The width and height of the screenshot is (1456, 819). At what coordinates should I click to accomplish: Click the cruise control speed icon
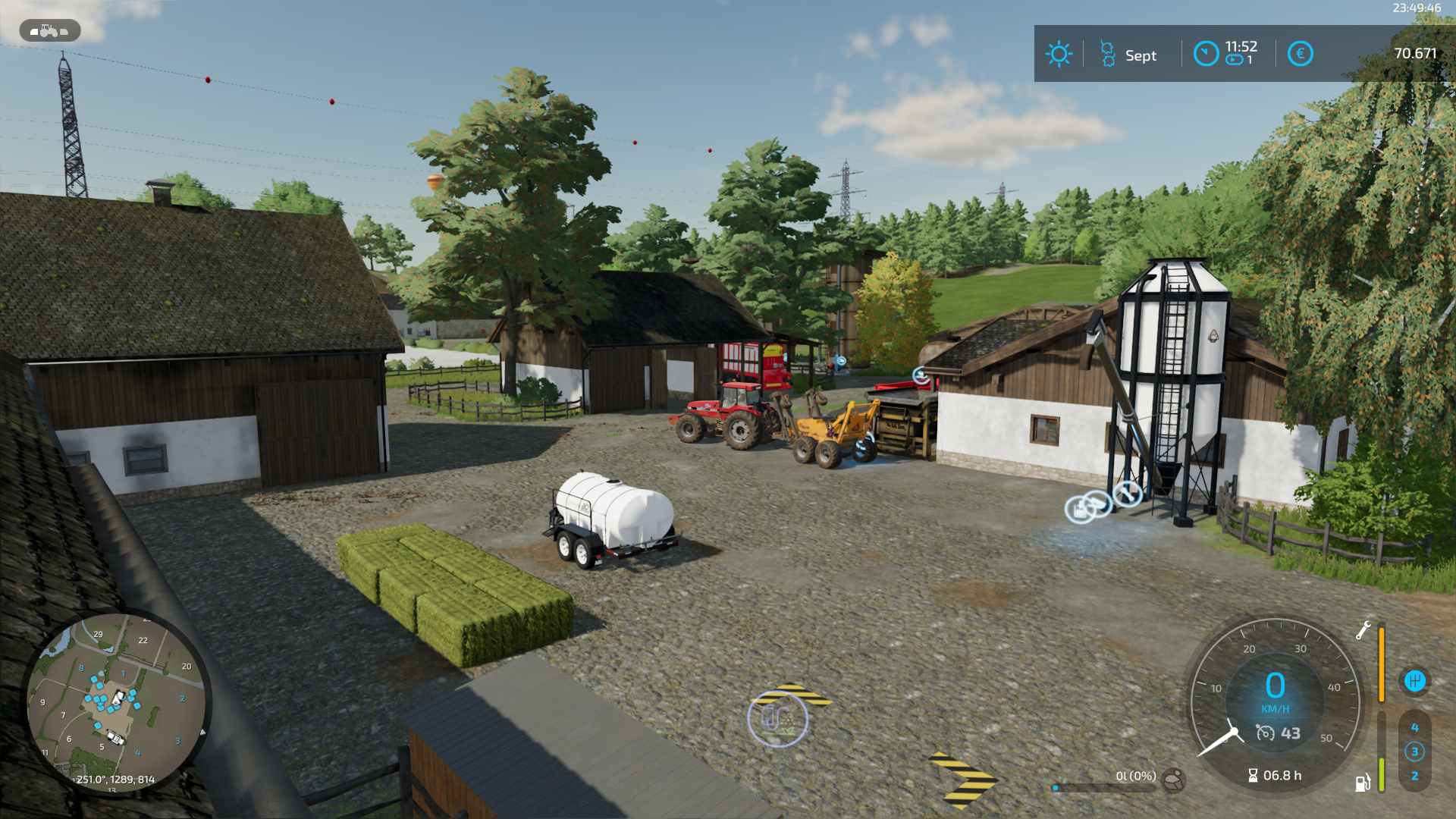point(1265,733)
